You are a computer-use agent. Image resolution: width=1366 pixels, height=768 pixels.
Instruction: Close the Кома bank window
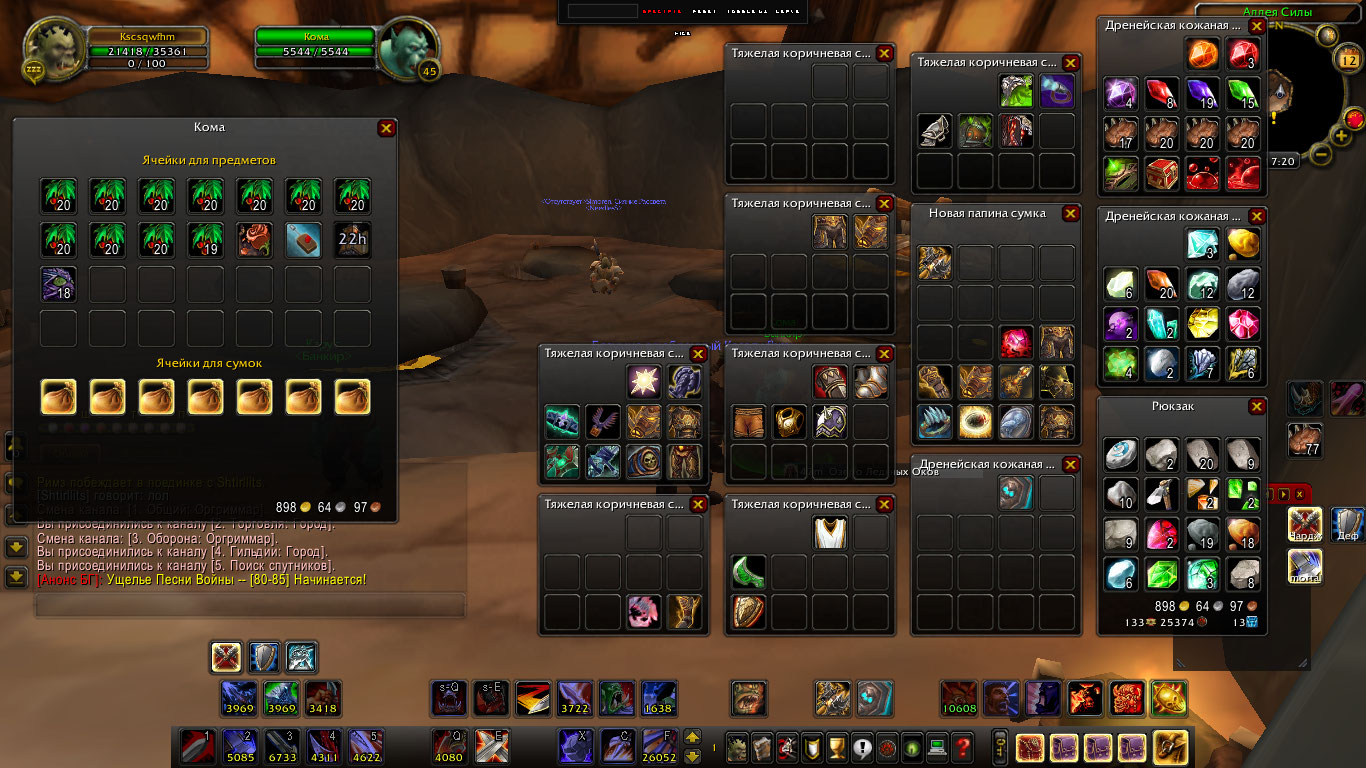click(x=386, y=128)
